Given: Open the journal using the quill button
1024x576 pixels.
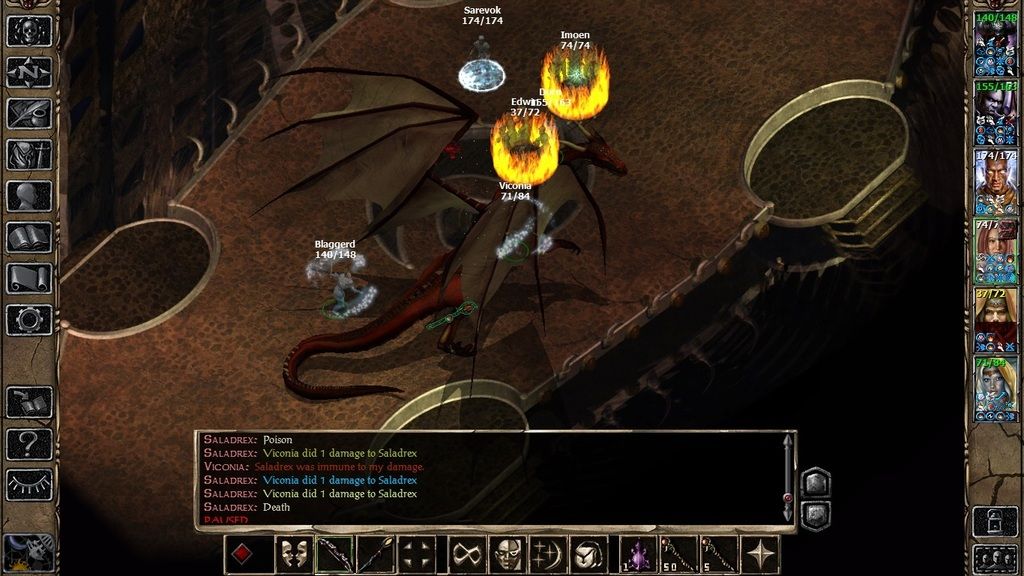Looking at the screenshot, I should point(29,113).
